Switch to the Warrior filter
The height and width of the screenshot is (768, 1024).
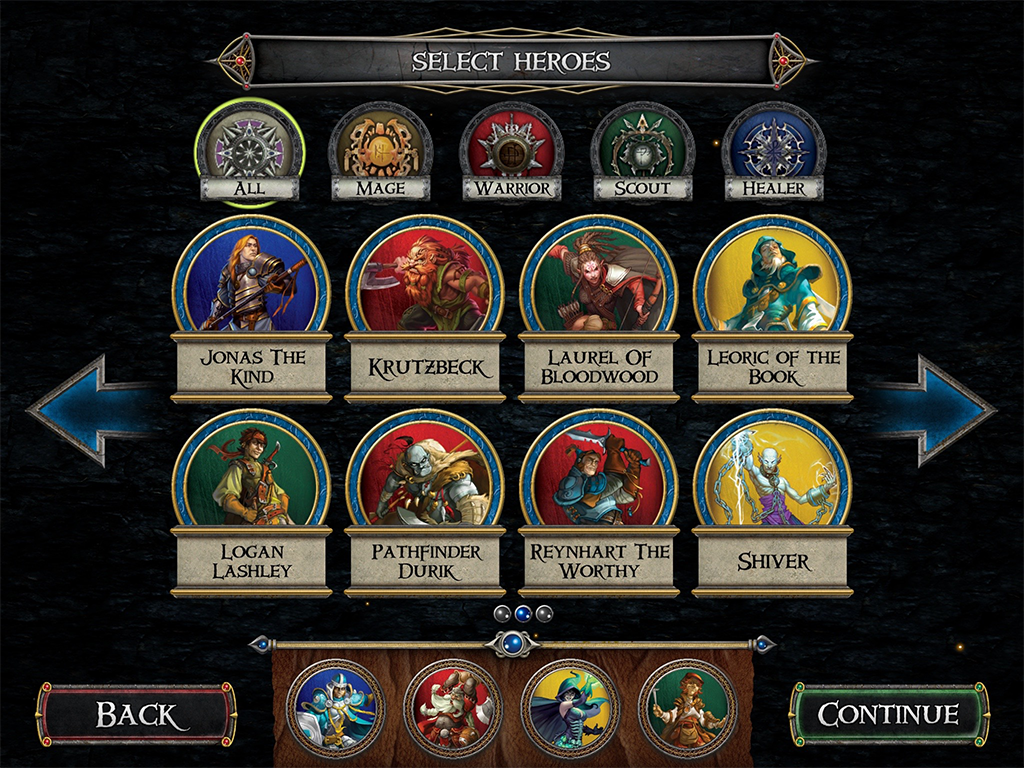point(512,154)
